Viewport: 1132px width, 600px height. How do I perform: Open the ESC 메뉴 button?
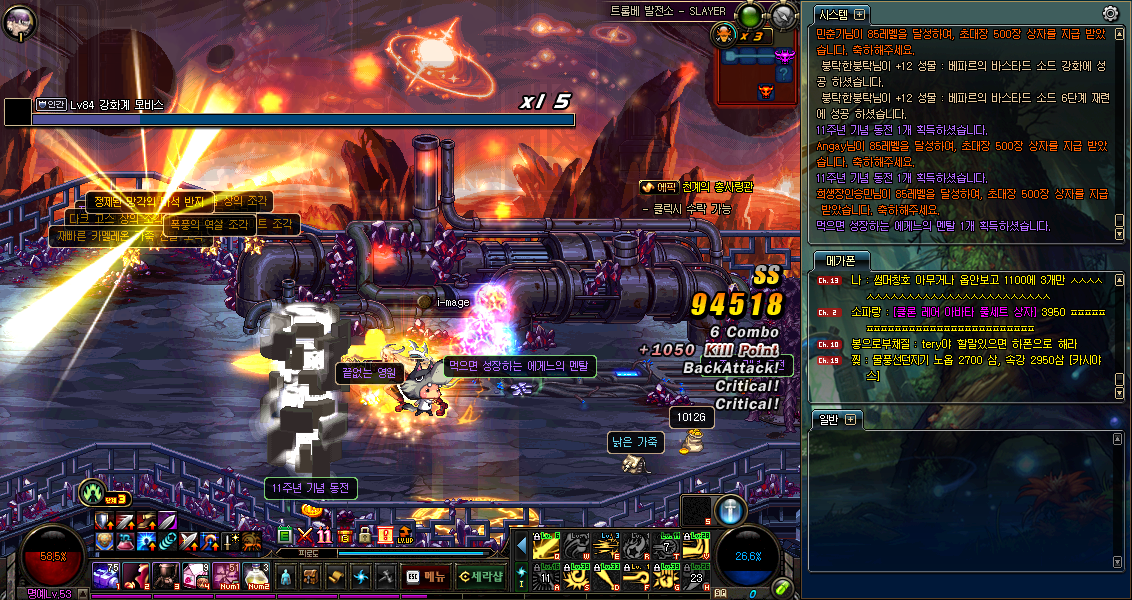pyautogui.click(x=427, y=576)
